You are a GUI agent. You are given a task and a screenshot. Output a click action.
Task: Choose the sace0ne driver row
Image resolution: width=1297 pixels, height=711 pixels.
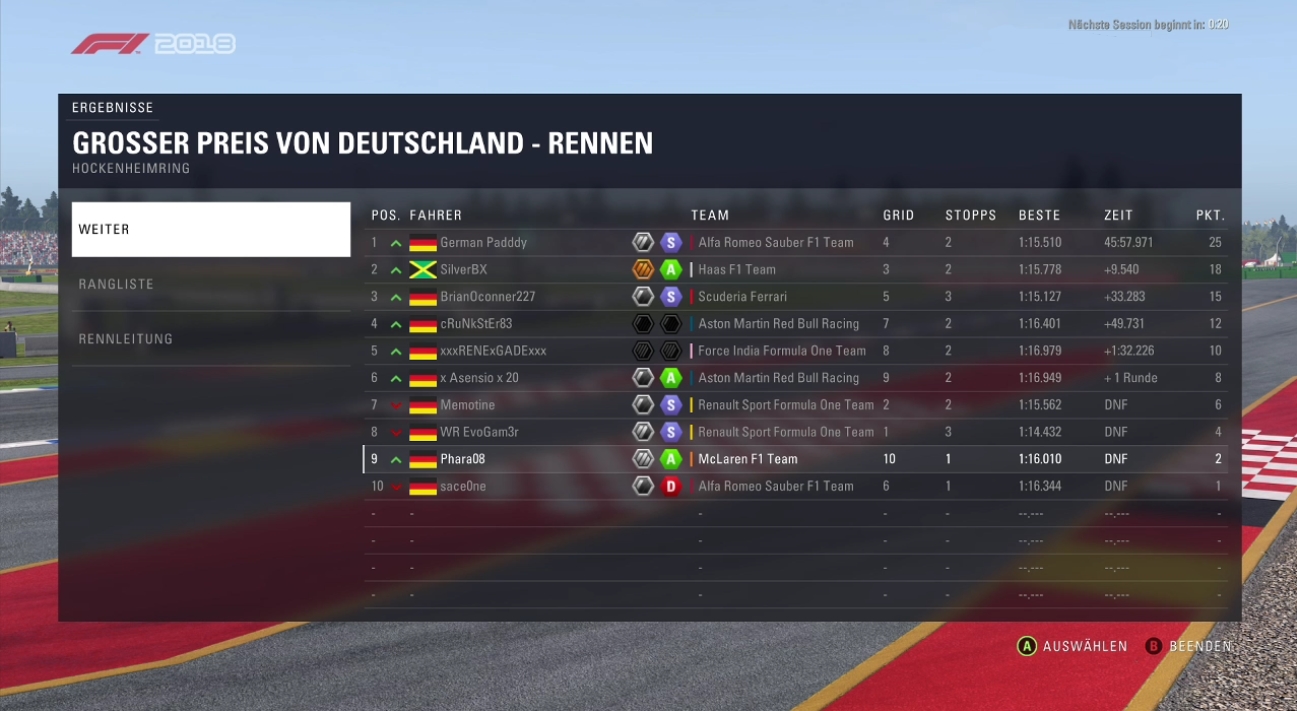pos(795,486)
